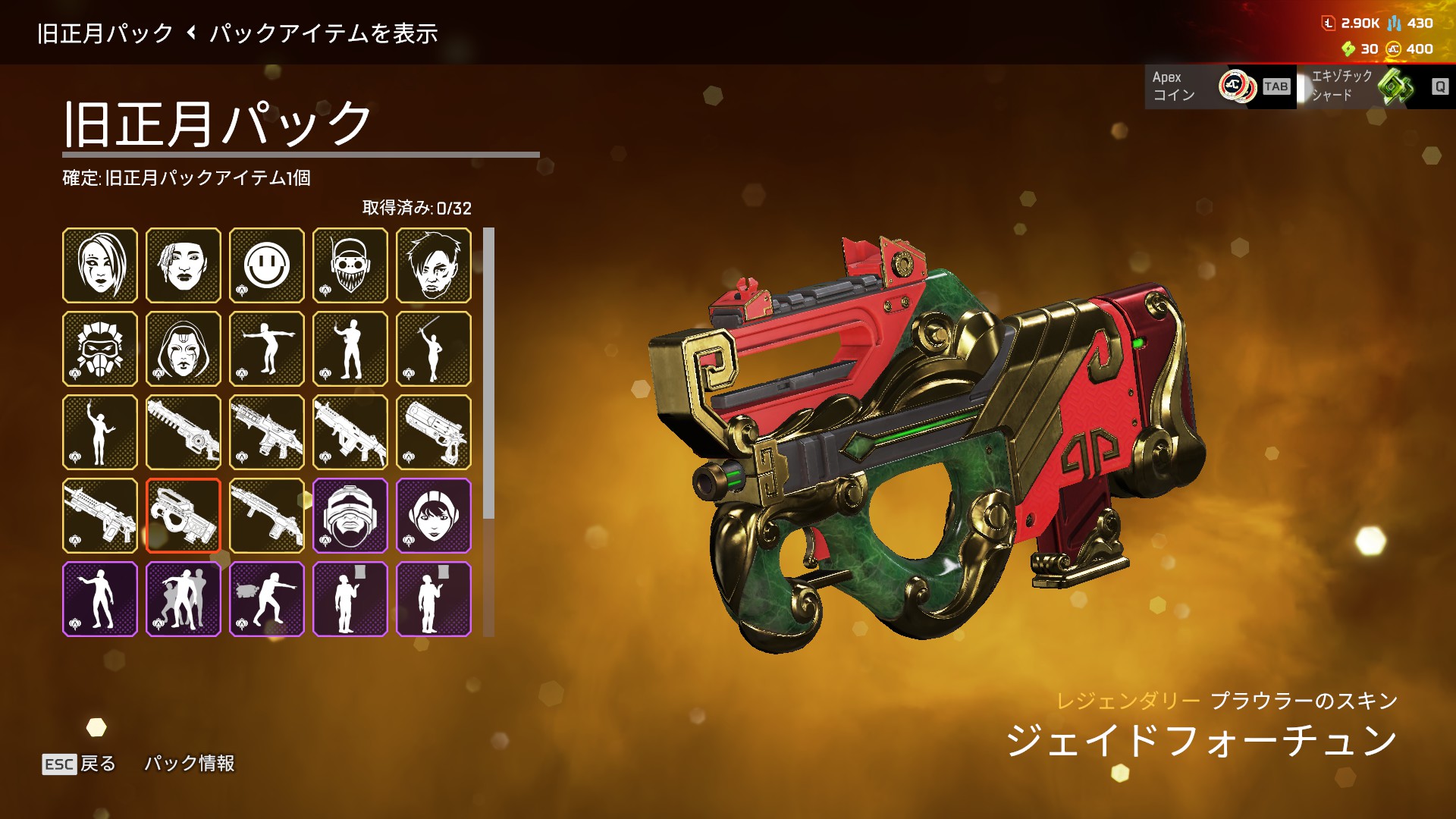The width and height of the screenshot is (1456, 819).
Task: Select the spiky-haired male legend skin tile
Action: (434, 265)
